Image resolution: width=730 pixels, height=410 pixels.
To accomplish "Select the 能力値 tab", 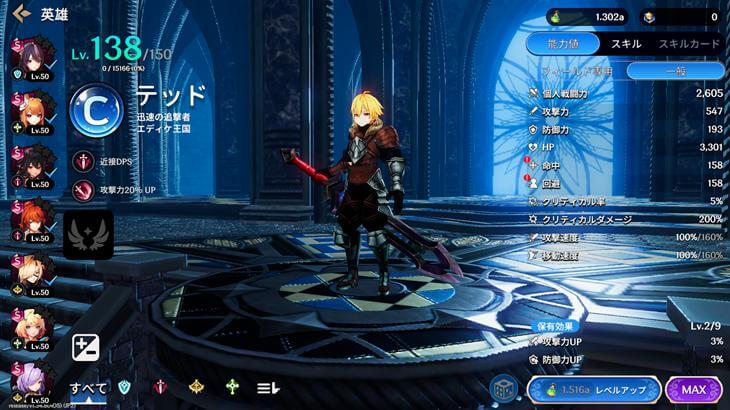I will pos(562,44).
